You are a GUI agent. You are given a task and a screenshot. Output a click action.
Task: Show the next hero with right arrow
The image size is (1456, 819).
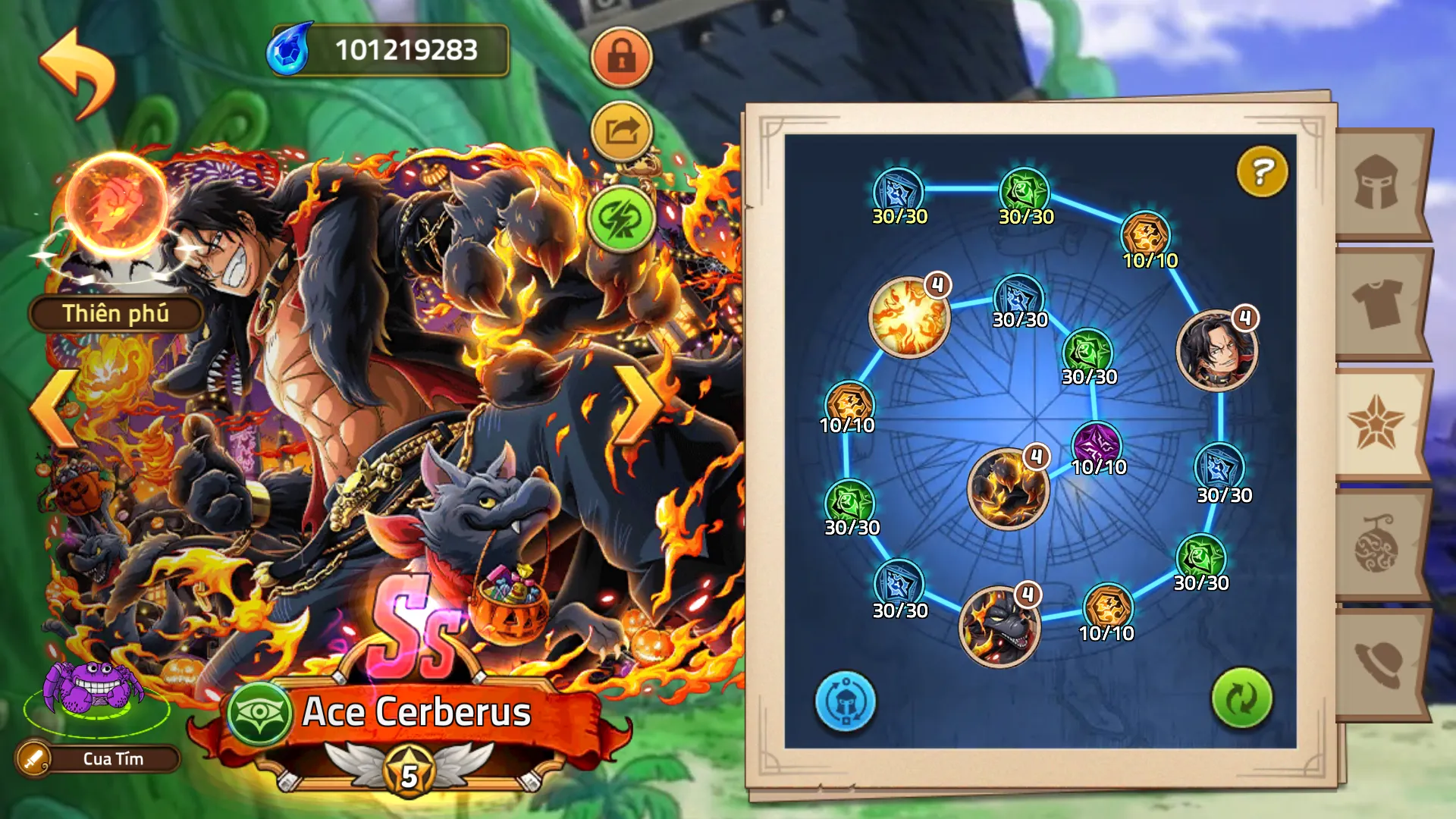[x=637, y=406]
